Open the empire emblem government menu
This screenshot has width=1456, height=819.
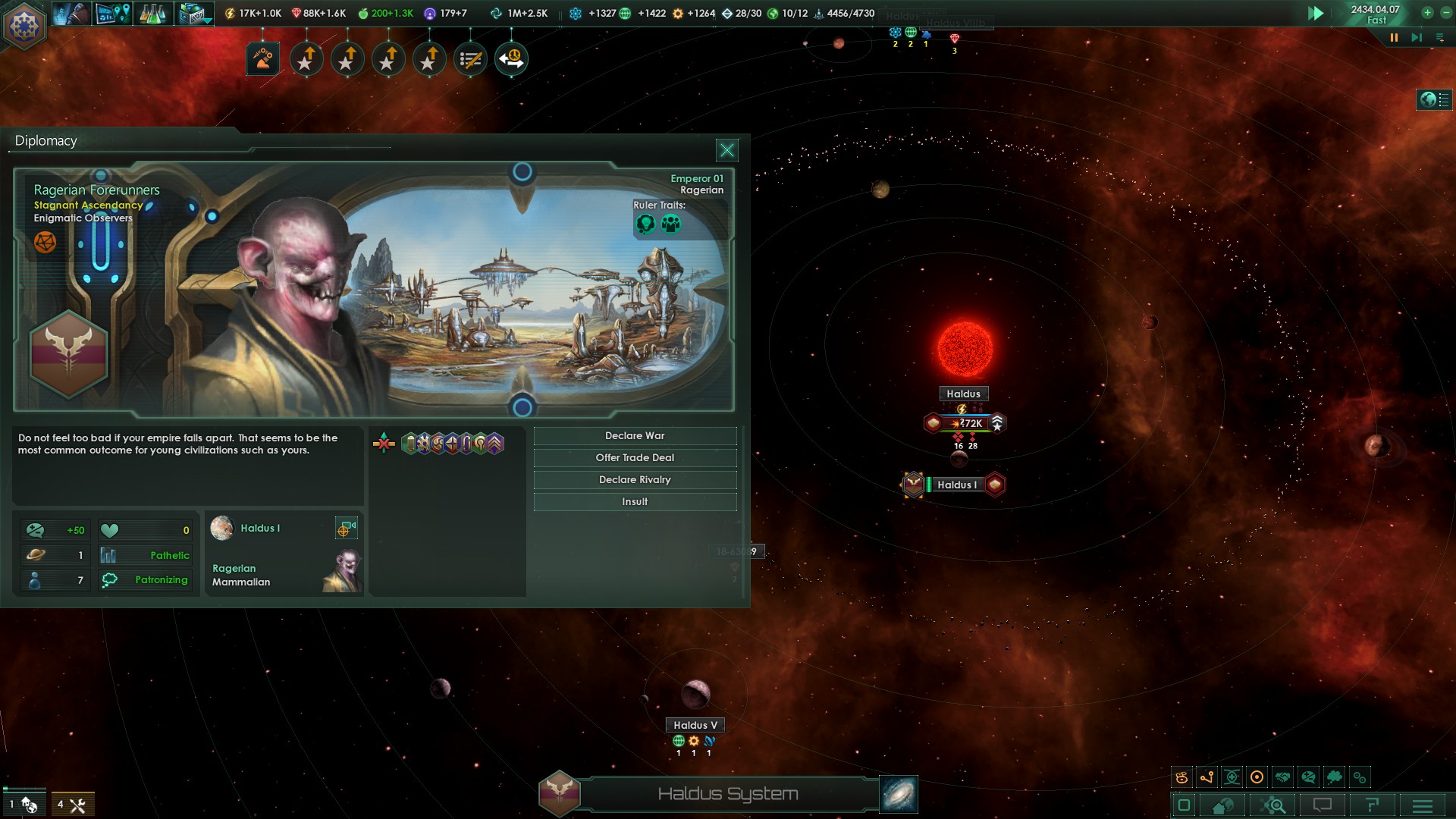coord(24,24)
